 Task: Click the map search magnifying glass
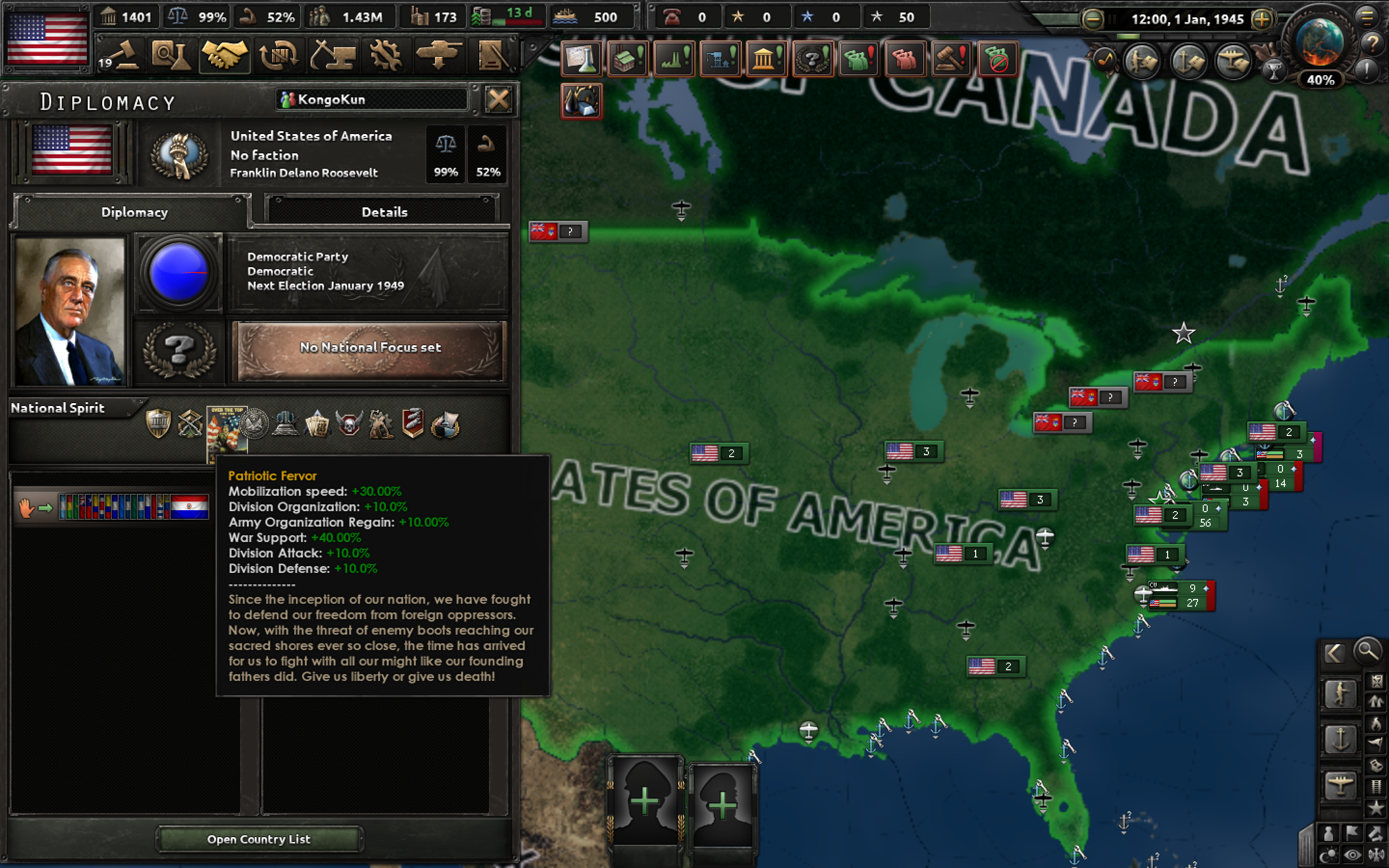1367,651
